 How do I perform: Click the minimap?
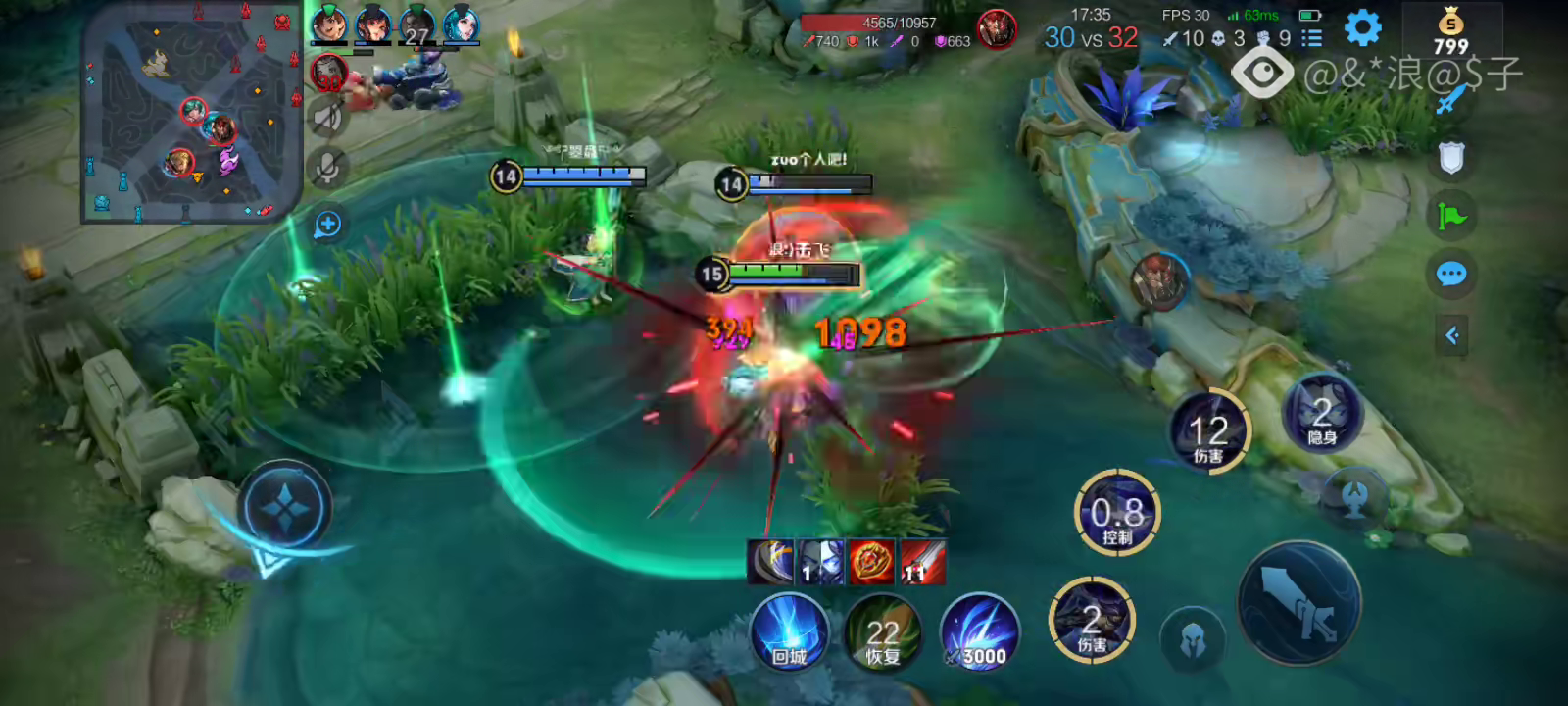tap(192, 112)
